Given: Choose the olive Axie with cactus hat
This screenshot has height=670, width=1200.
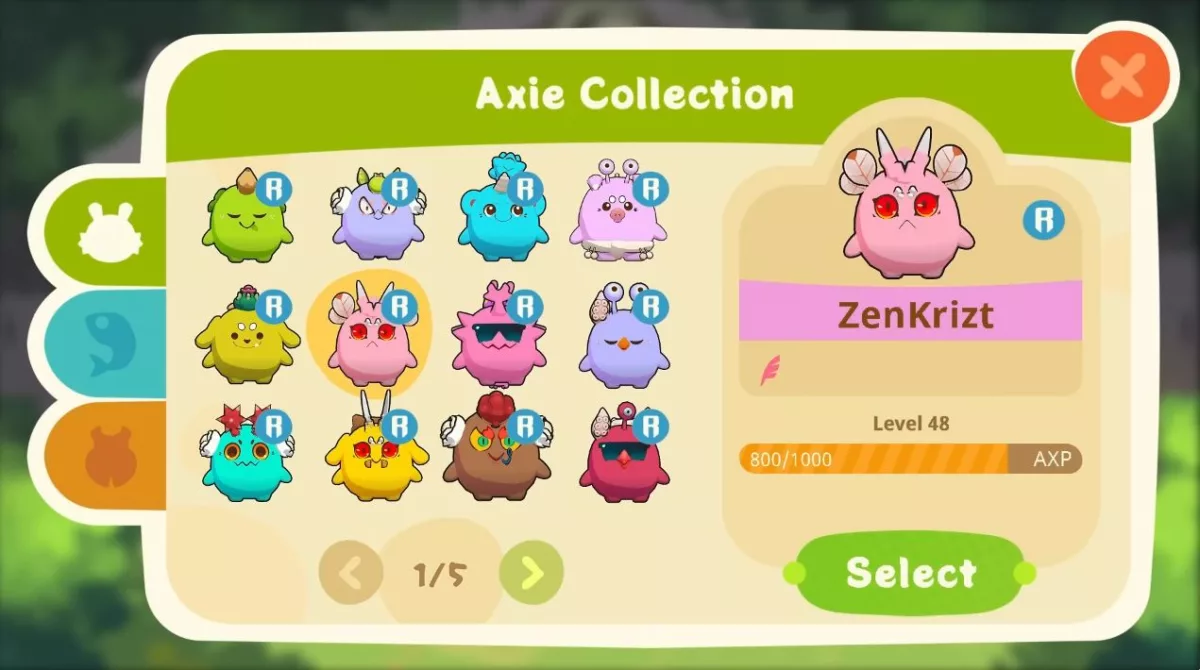Looking at the screenshot, I should pyautogui.click(x=245, y=338).
